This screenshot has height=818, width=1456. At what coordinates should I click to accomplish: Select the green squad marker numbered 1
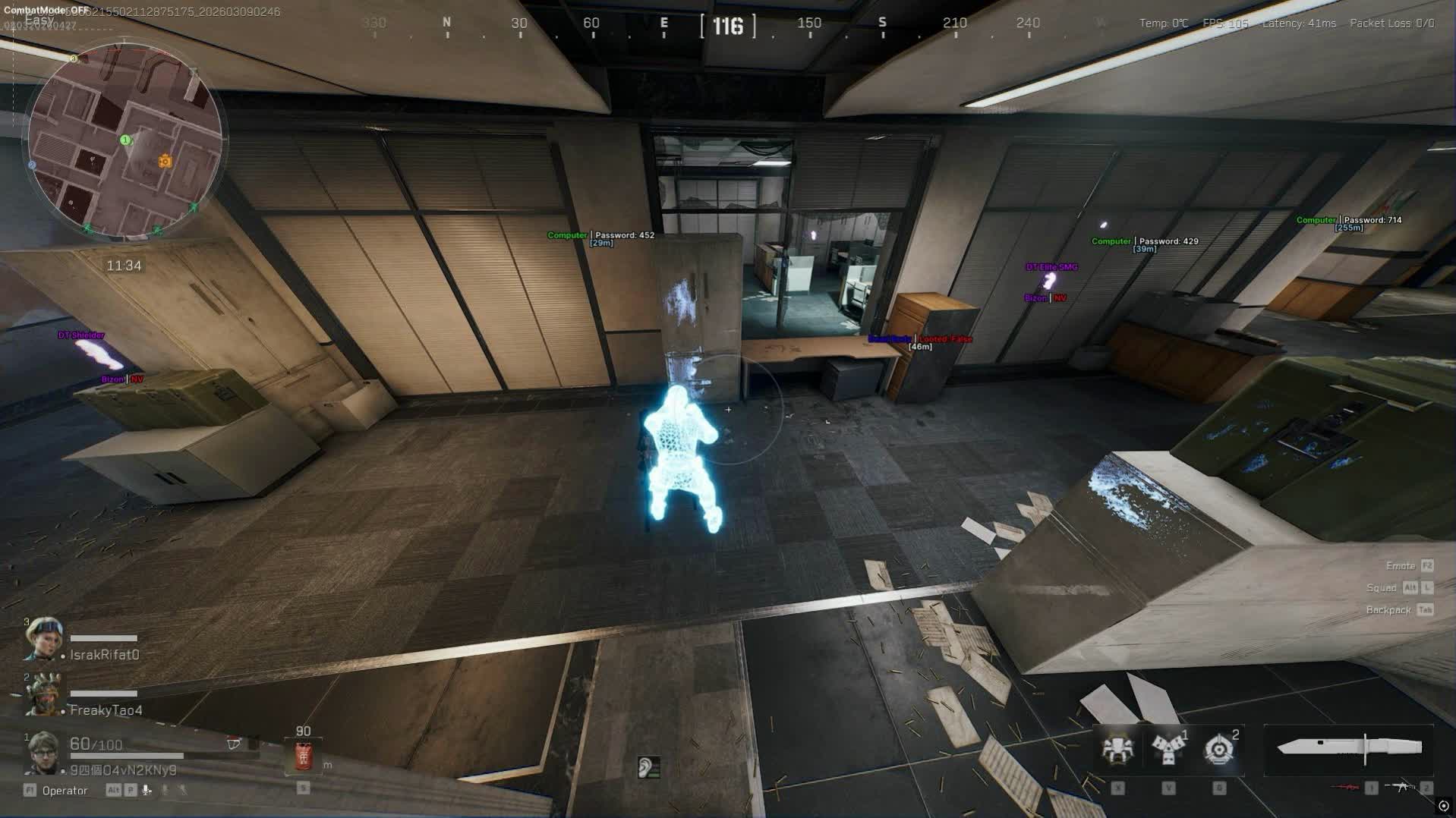pyautogui.click(x=125, y=140)
